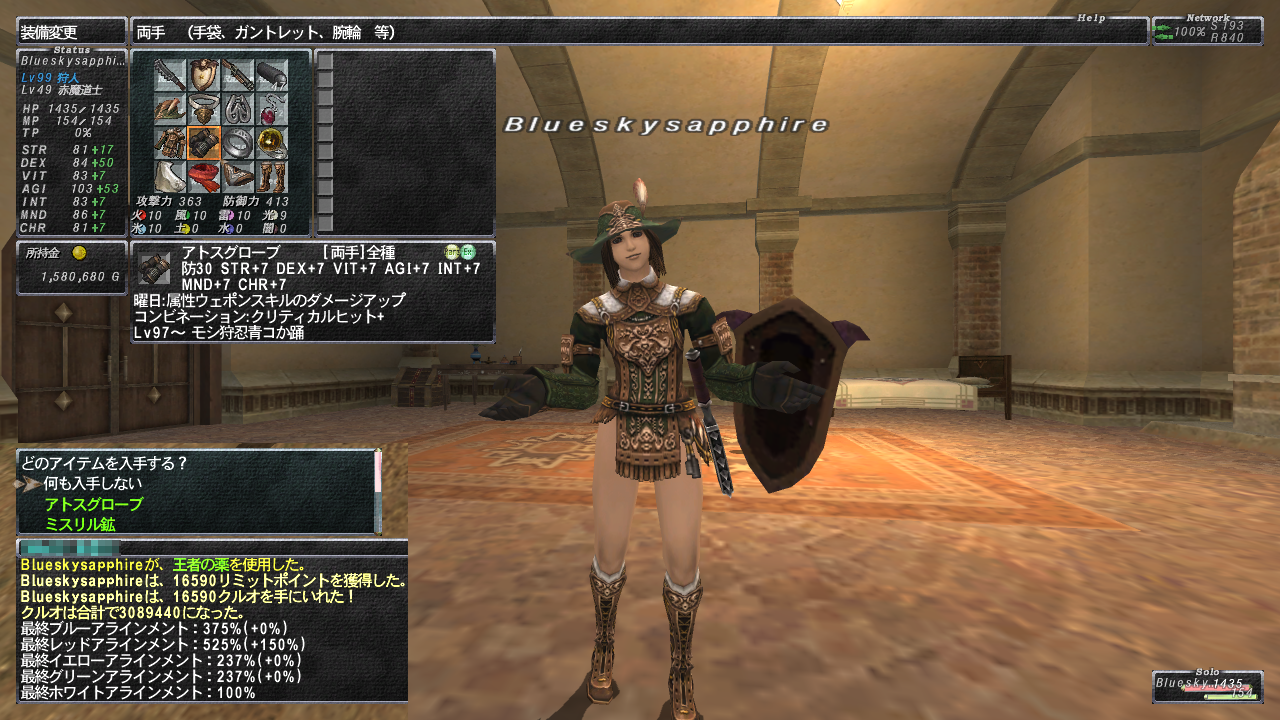Select the bullet ammo slot
This screenshot has height=720, width=1280.
click(272, 75)
